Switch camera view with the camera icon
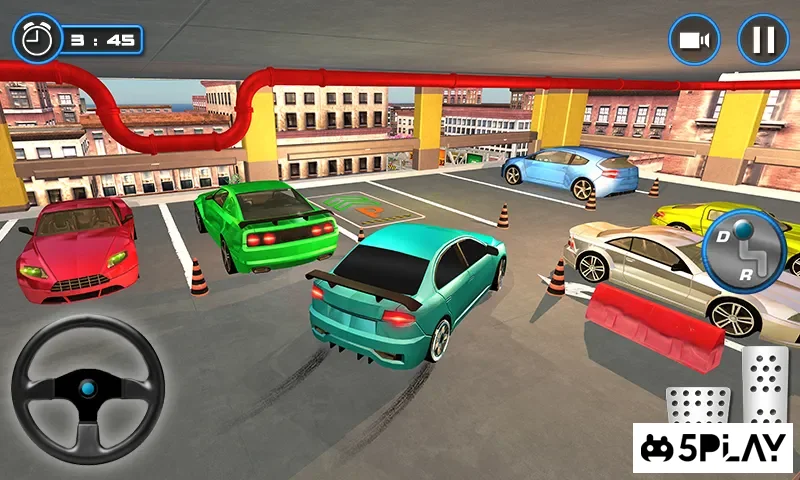800x480 pixels. [695, 40]
